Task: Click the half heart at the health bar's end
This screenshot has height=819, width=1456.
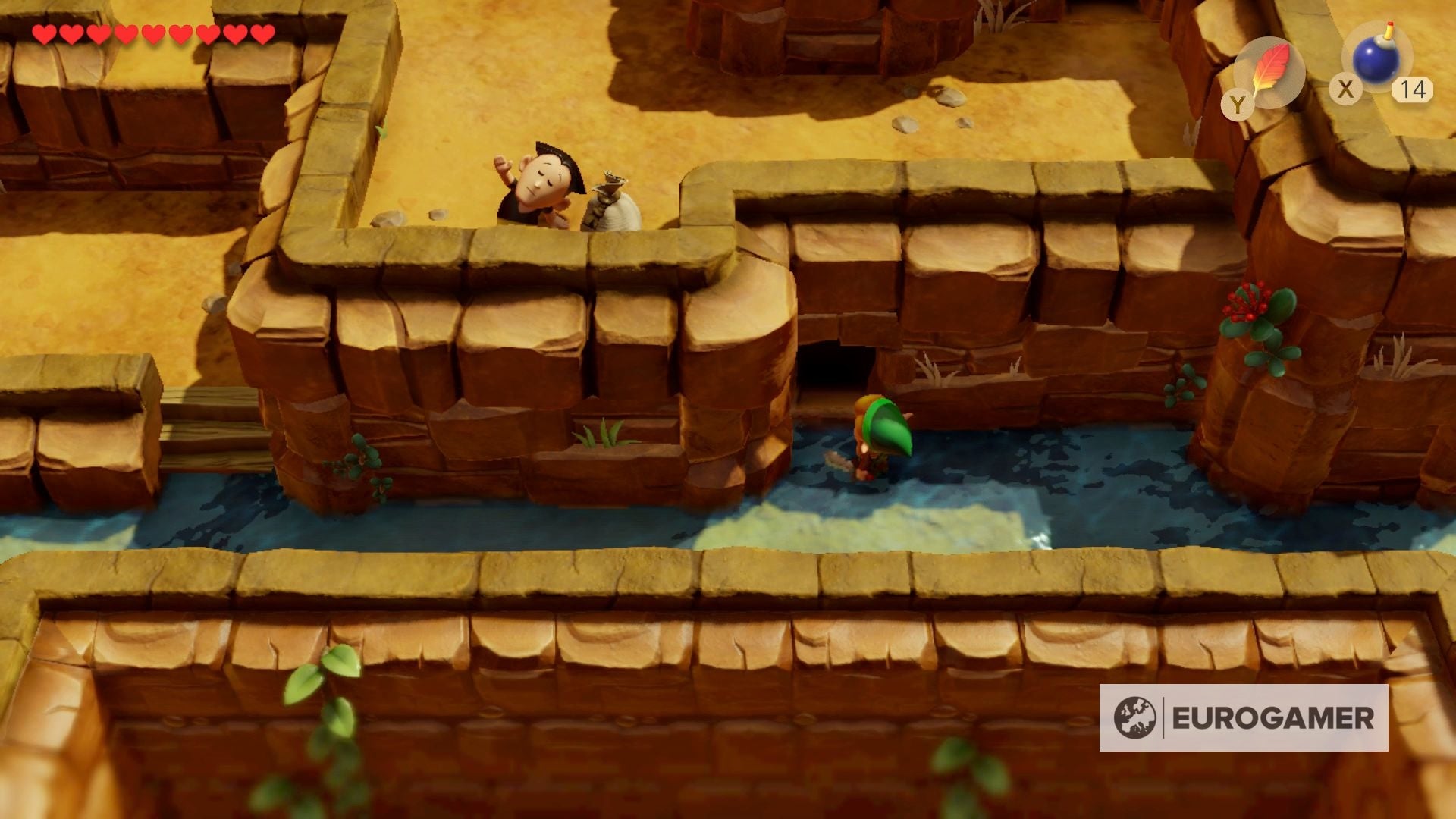Action: pyautogui.click(x=262, y=34)
